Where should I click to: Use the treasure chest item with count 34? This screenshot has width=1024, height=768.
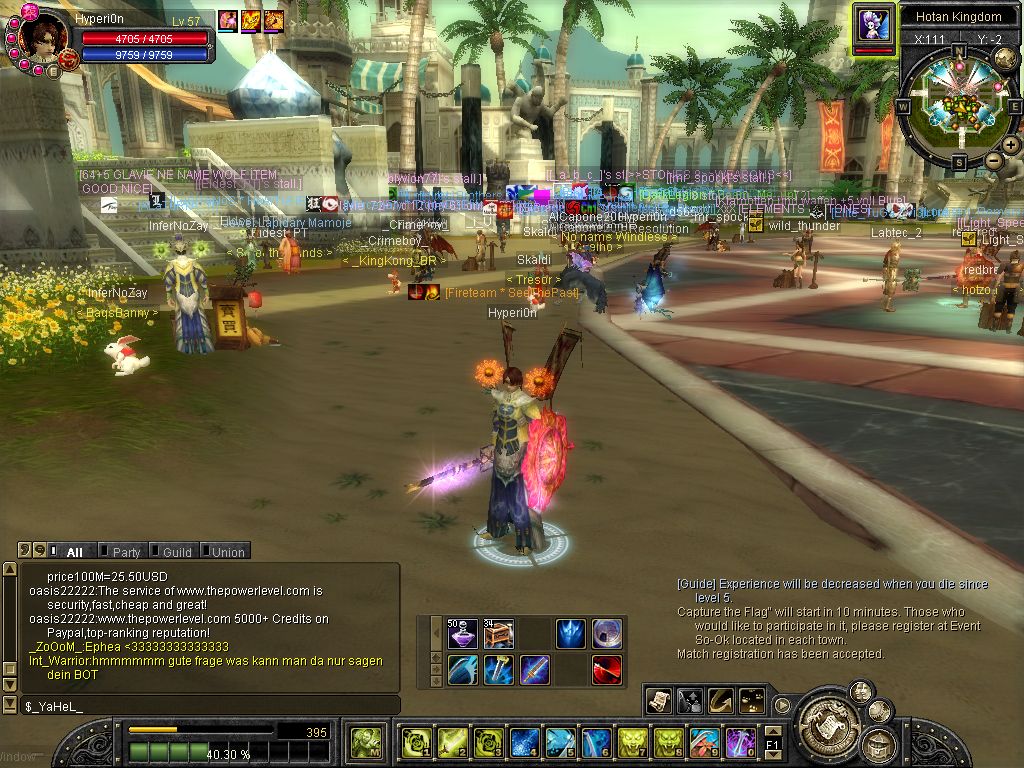(498, 634)
